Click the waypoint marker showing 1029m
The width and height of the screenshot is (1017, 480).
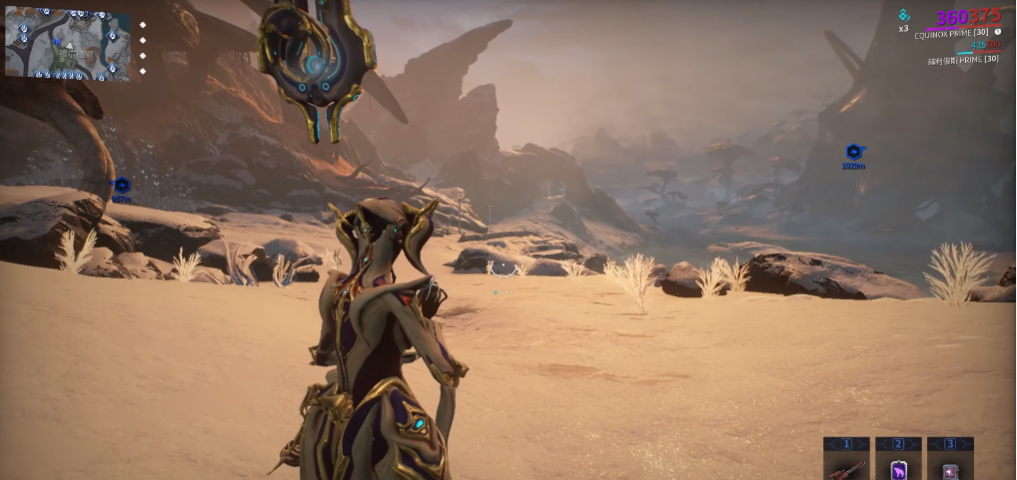[x=853, y=152]
